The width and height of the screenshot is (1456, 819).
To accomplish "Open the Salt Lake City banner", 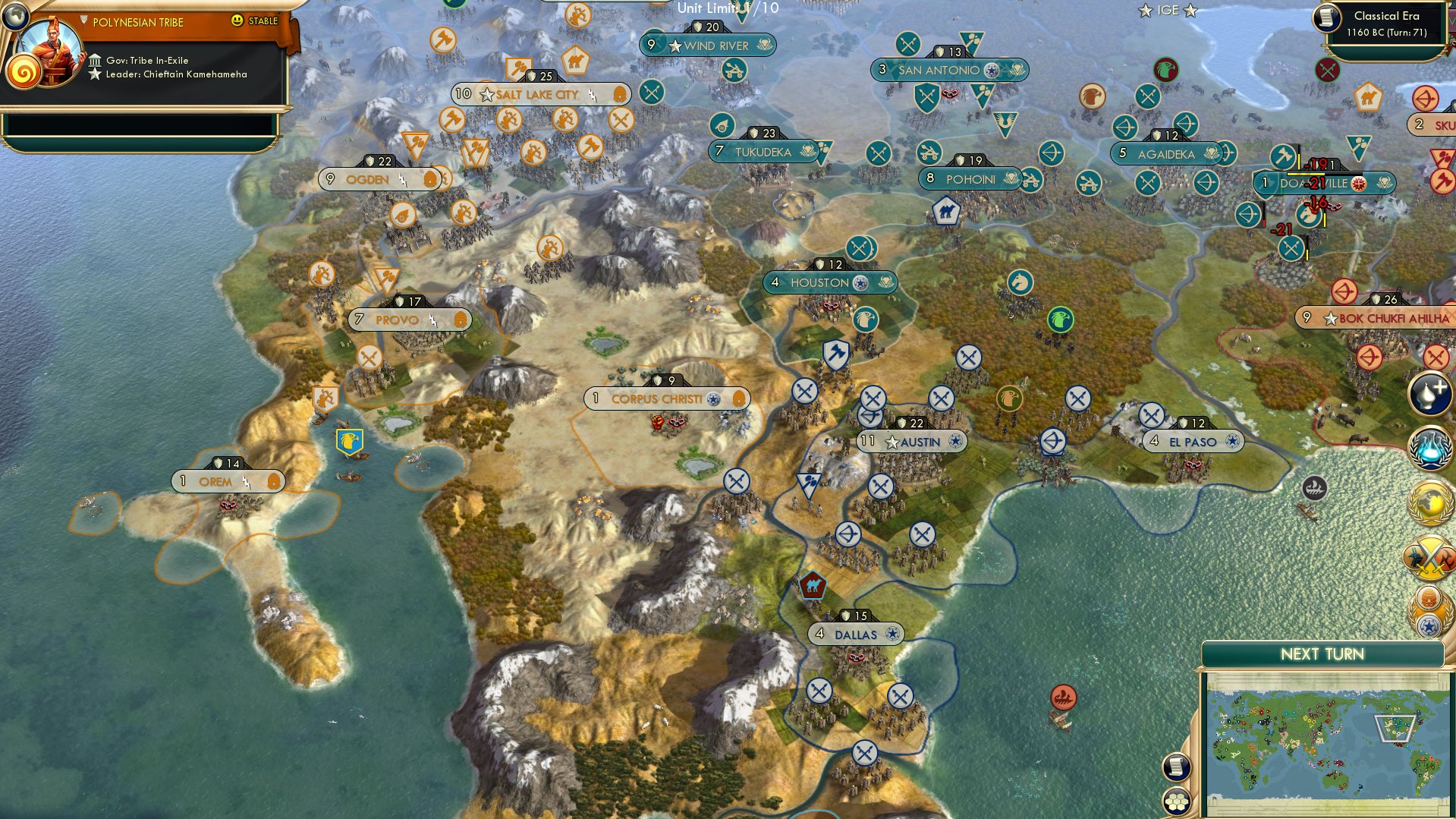I will coord(539,94).
